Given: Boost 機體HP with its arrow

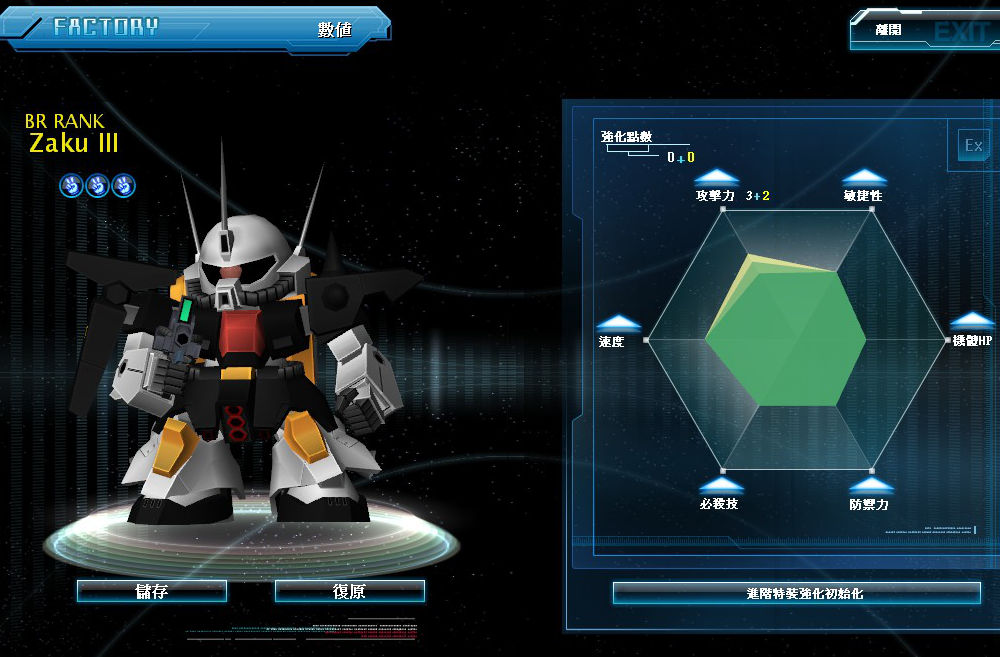Looking at the screenshot, I should point(972,321).
